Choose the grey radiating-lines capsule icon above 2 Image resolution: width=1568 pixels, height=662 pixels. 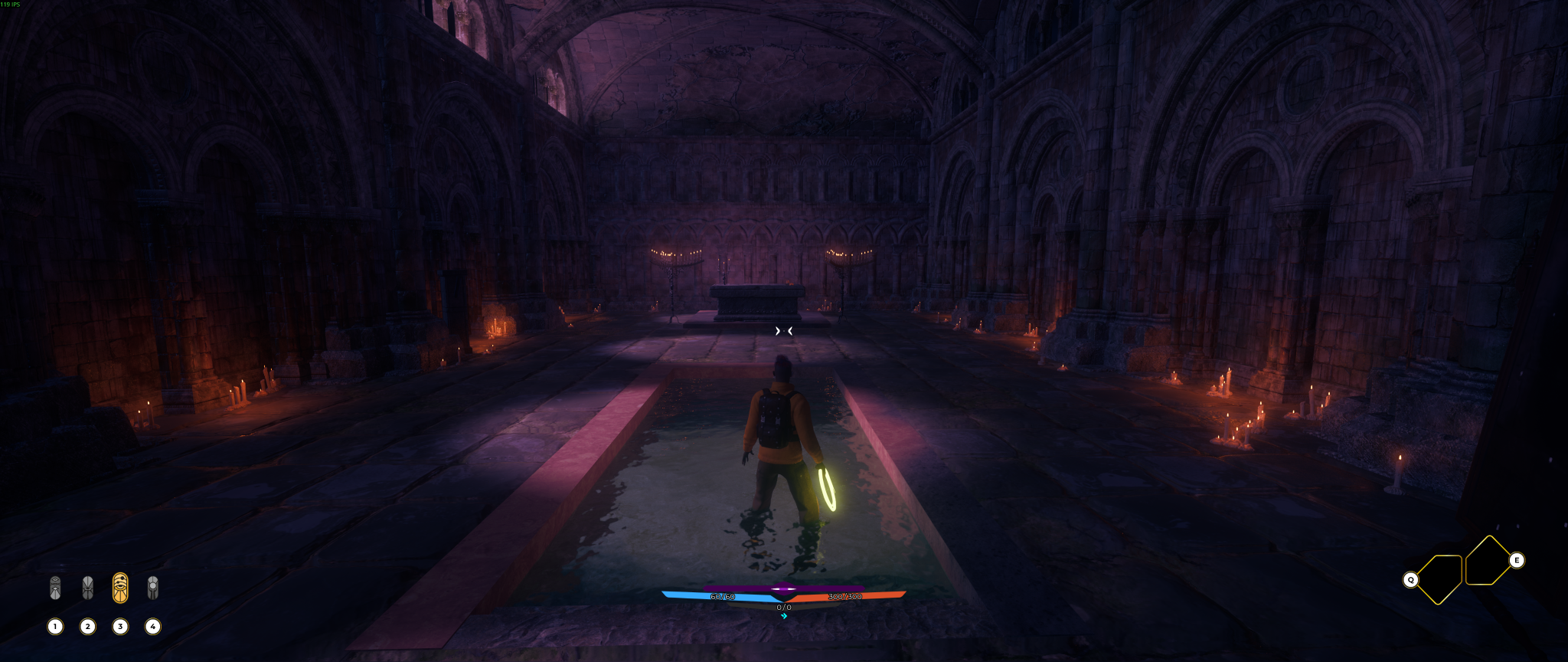coord(88,588)
